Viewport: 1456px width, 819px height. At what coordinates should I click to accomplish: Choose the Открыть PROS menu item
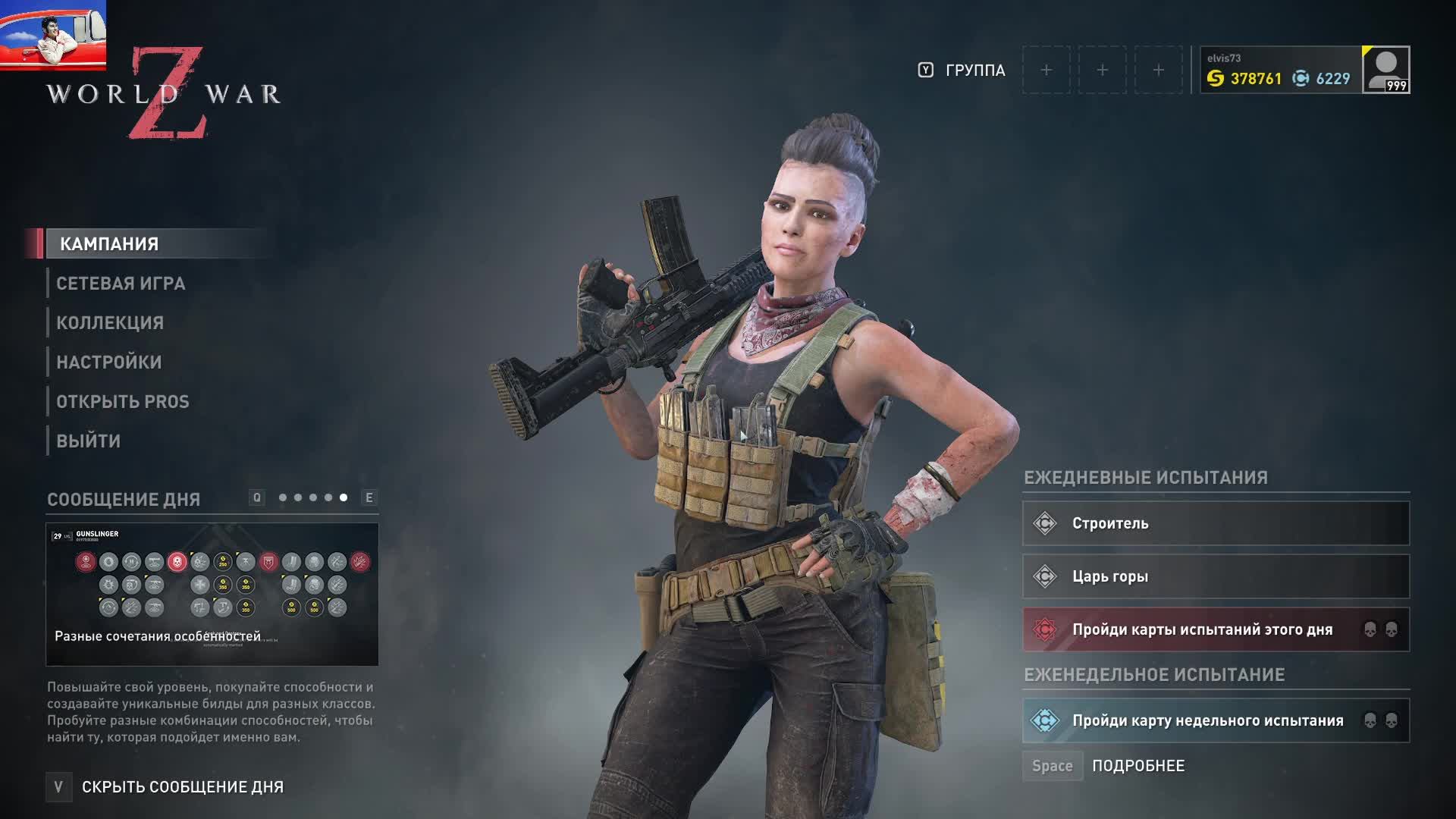123,402
